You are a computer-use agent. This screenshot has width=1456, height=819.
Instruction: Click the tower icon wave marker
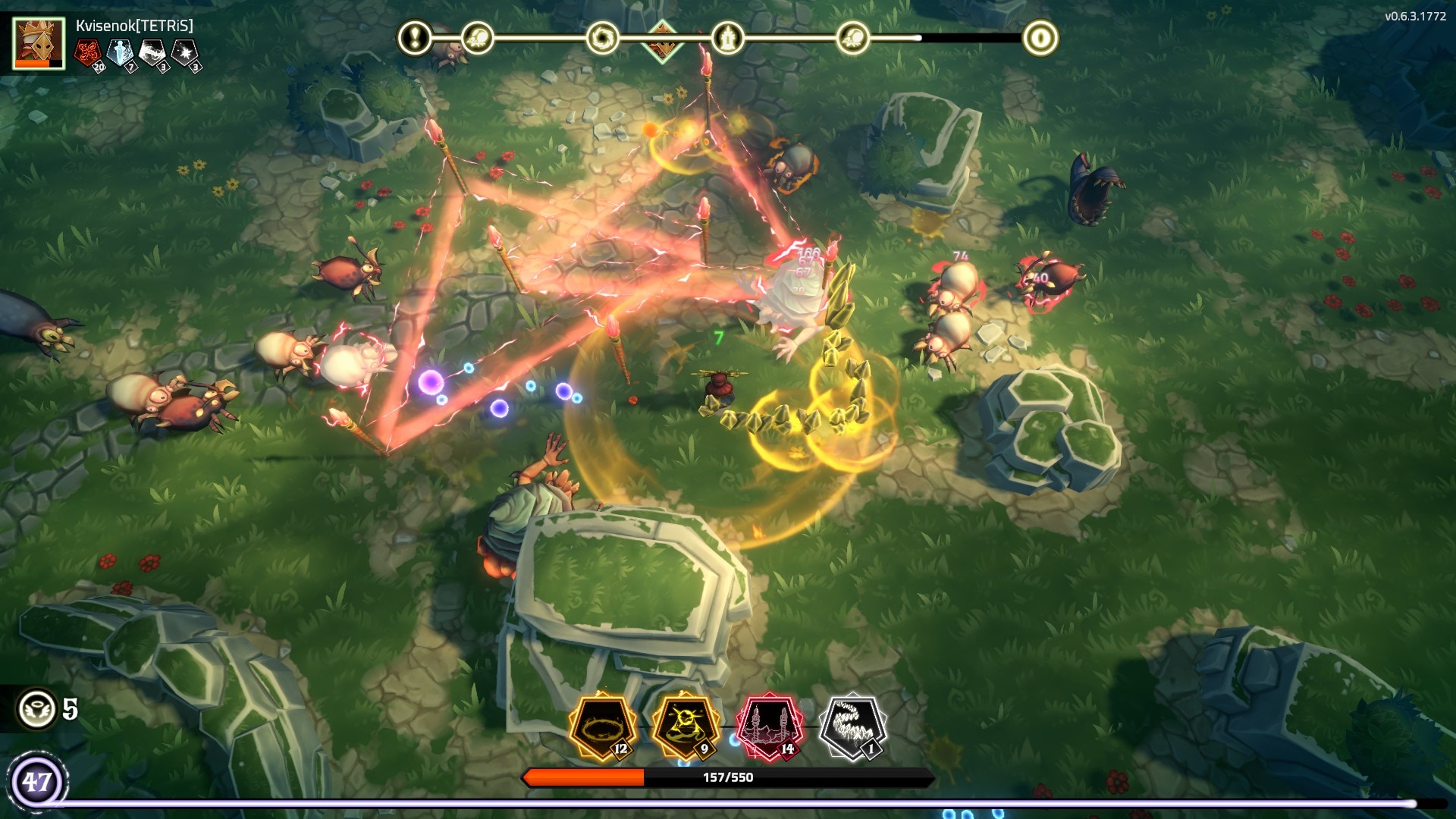click(x=727, y=37)
